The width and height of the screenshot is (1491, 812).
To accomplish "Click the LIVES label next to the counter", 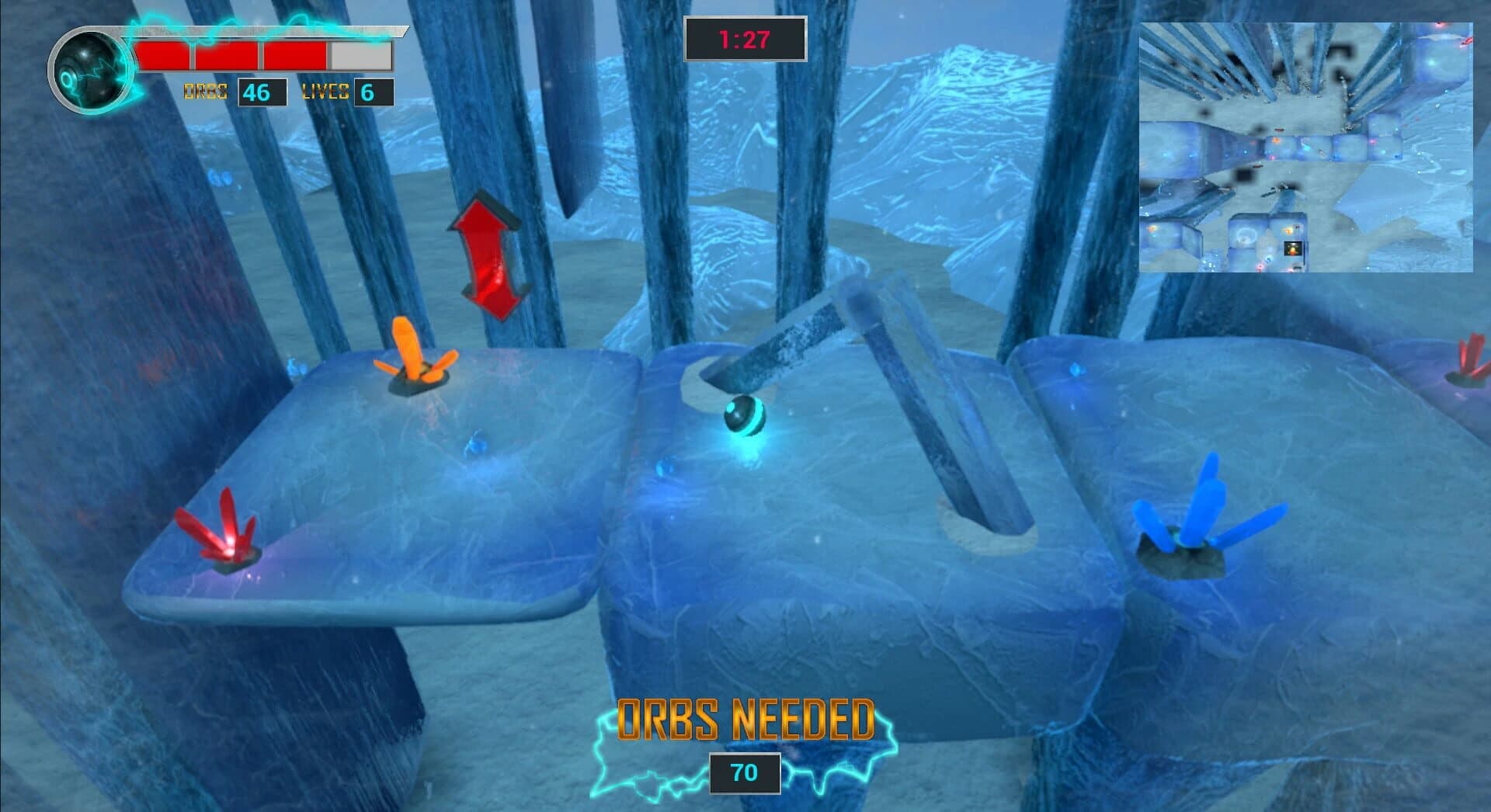I will pos(324,93).
